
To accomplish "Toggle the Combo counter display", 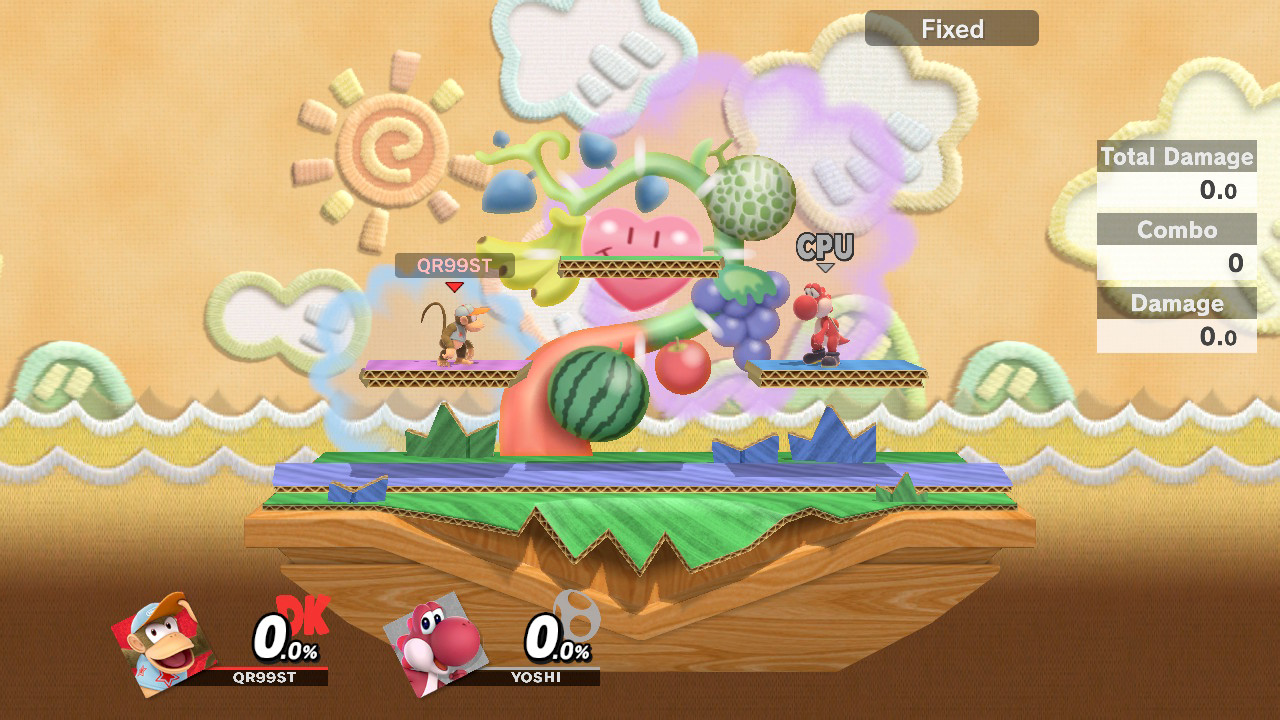I will [1176, 230].
